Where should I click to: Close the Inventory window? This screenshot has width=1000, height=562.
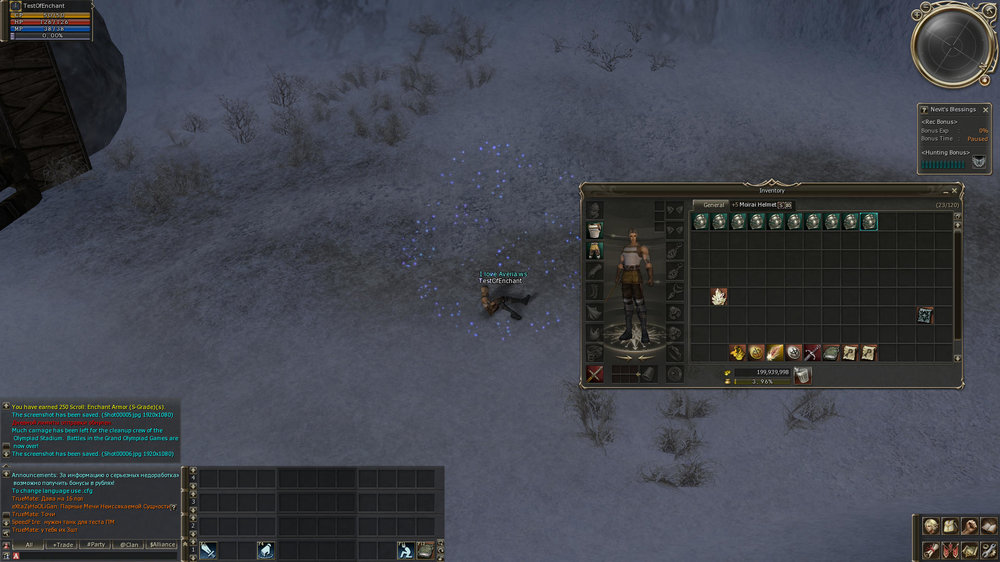click(955, 190)
